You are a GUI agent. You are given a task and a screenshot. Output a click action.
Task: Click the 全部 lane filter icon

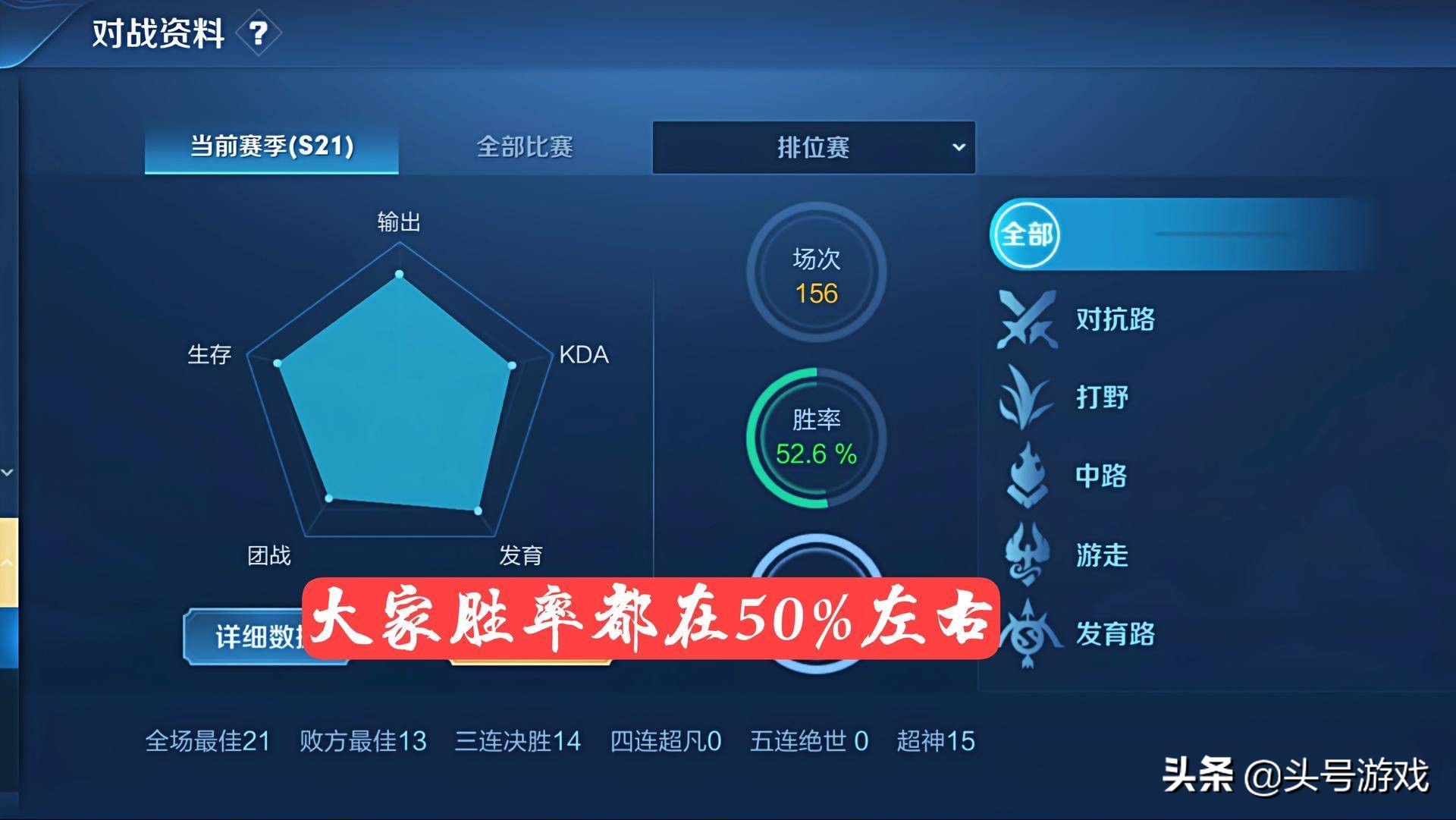[x=1026, y=235]
